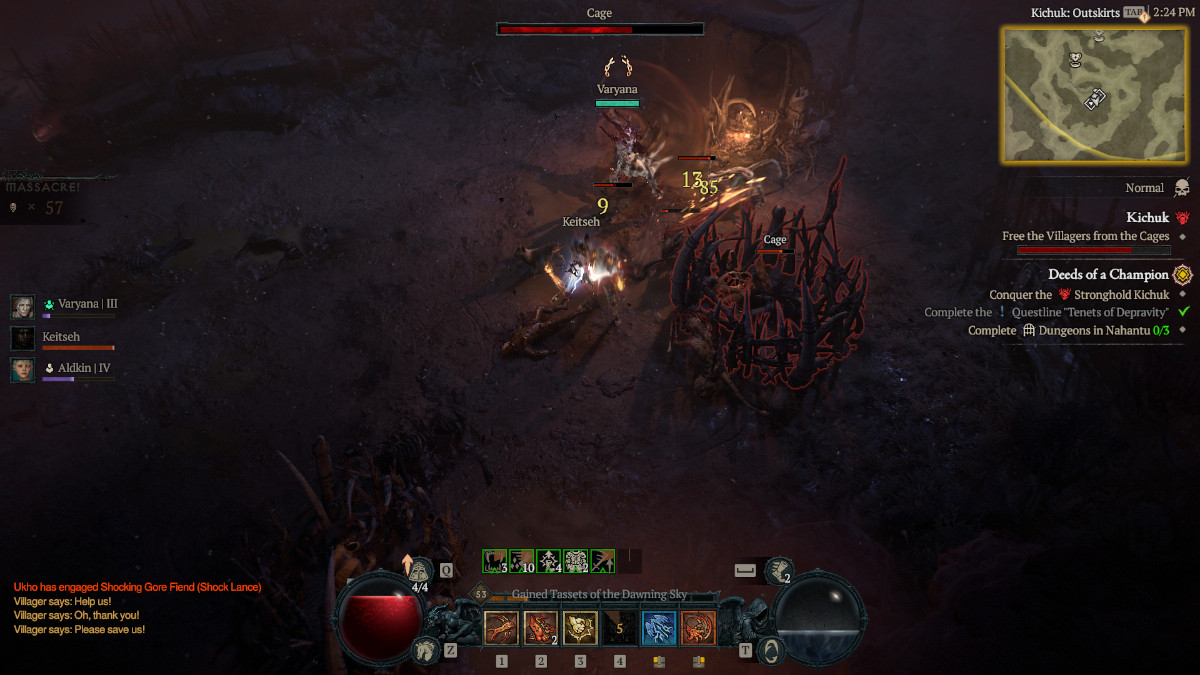
Task: Summon the mount with the horse icon
Action: pyautogui.click(x=426, y=650)
